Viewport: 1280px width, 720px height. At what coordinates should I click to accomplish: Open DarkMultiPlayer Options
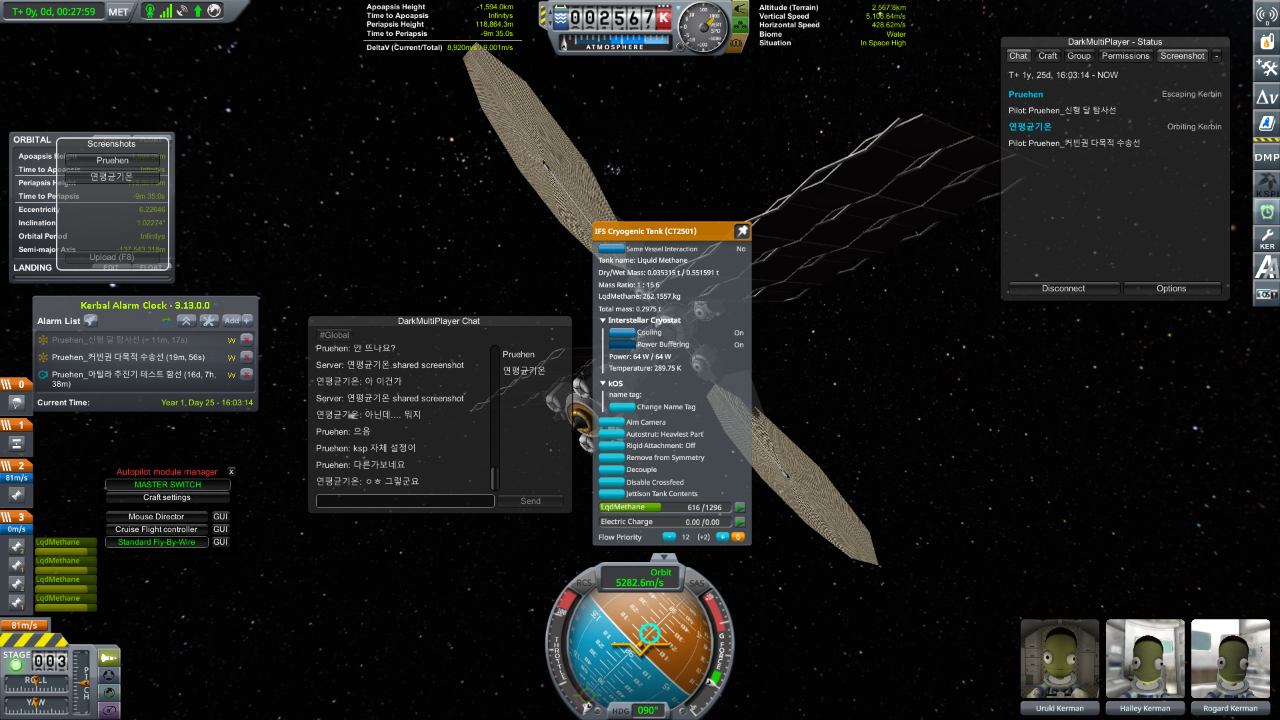(x=1171, y=288)
